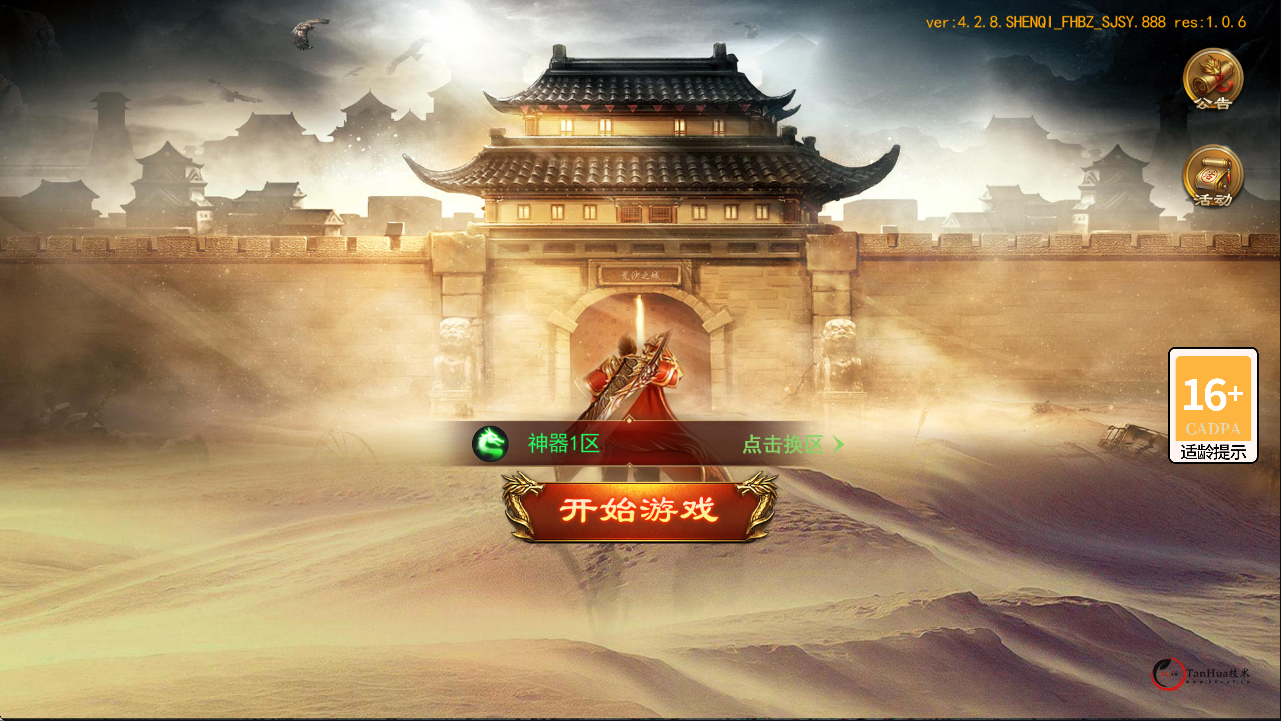Click the white age-rating card
This screenshot has width=1281, height=721.
1212,405
